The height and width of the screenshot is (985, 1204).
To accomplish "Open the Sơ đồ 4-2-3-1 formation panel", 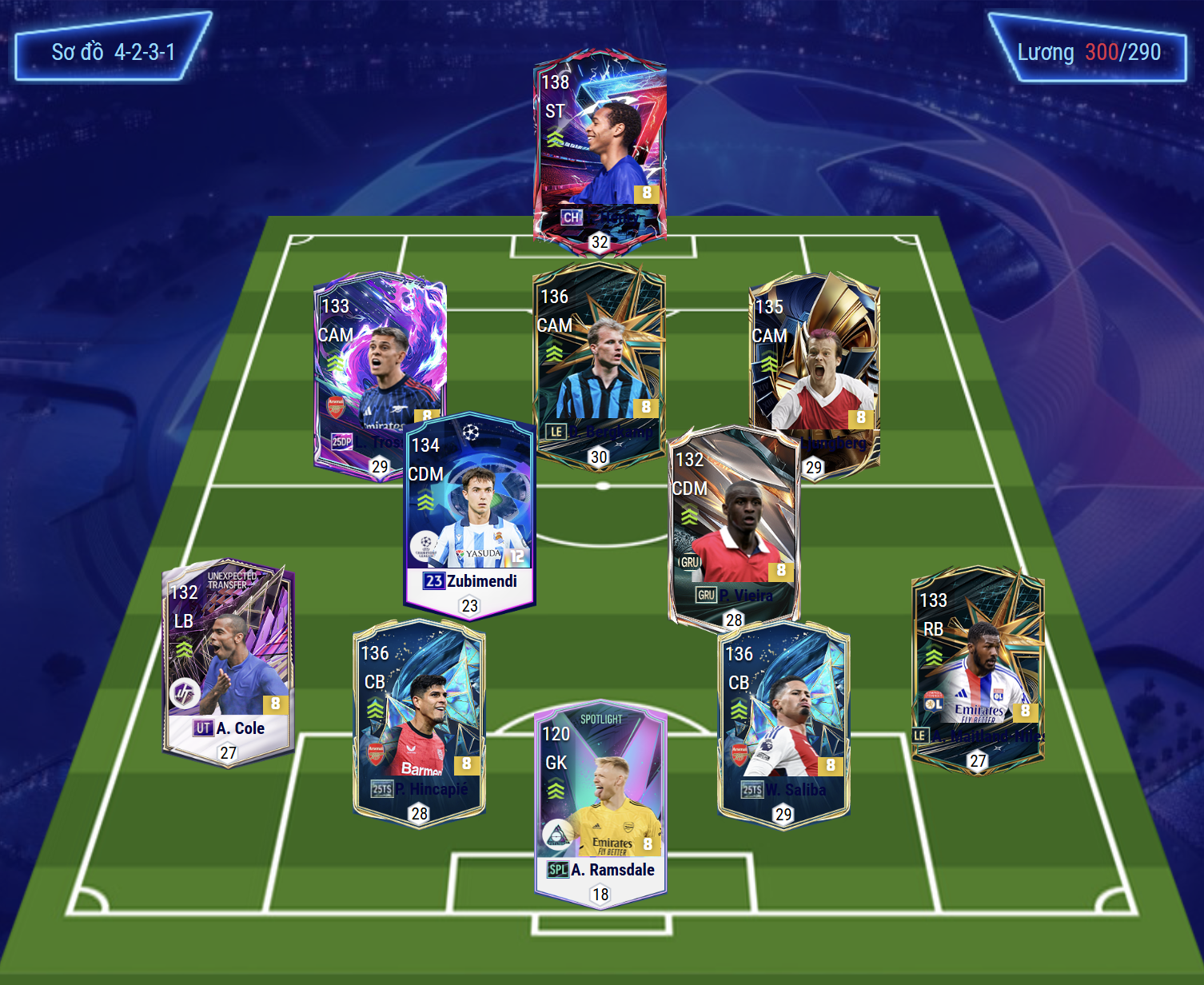I will [x=113, y=52].
